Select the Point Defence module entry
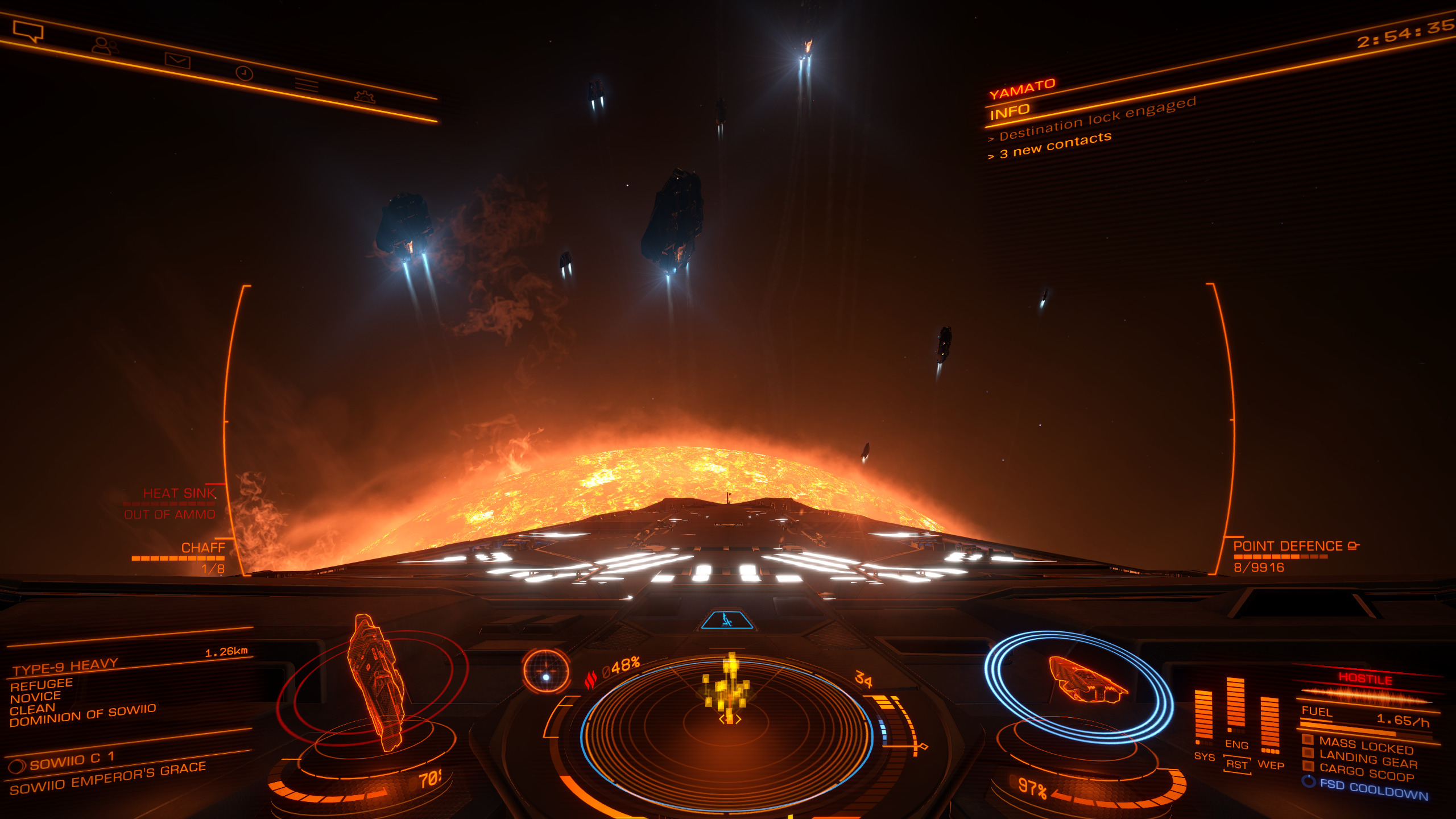This screenshot has height=819, width=1456. click(1288, 547)
